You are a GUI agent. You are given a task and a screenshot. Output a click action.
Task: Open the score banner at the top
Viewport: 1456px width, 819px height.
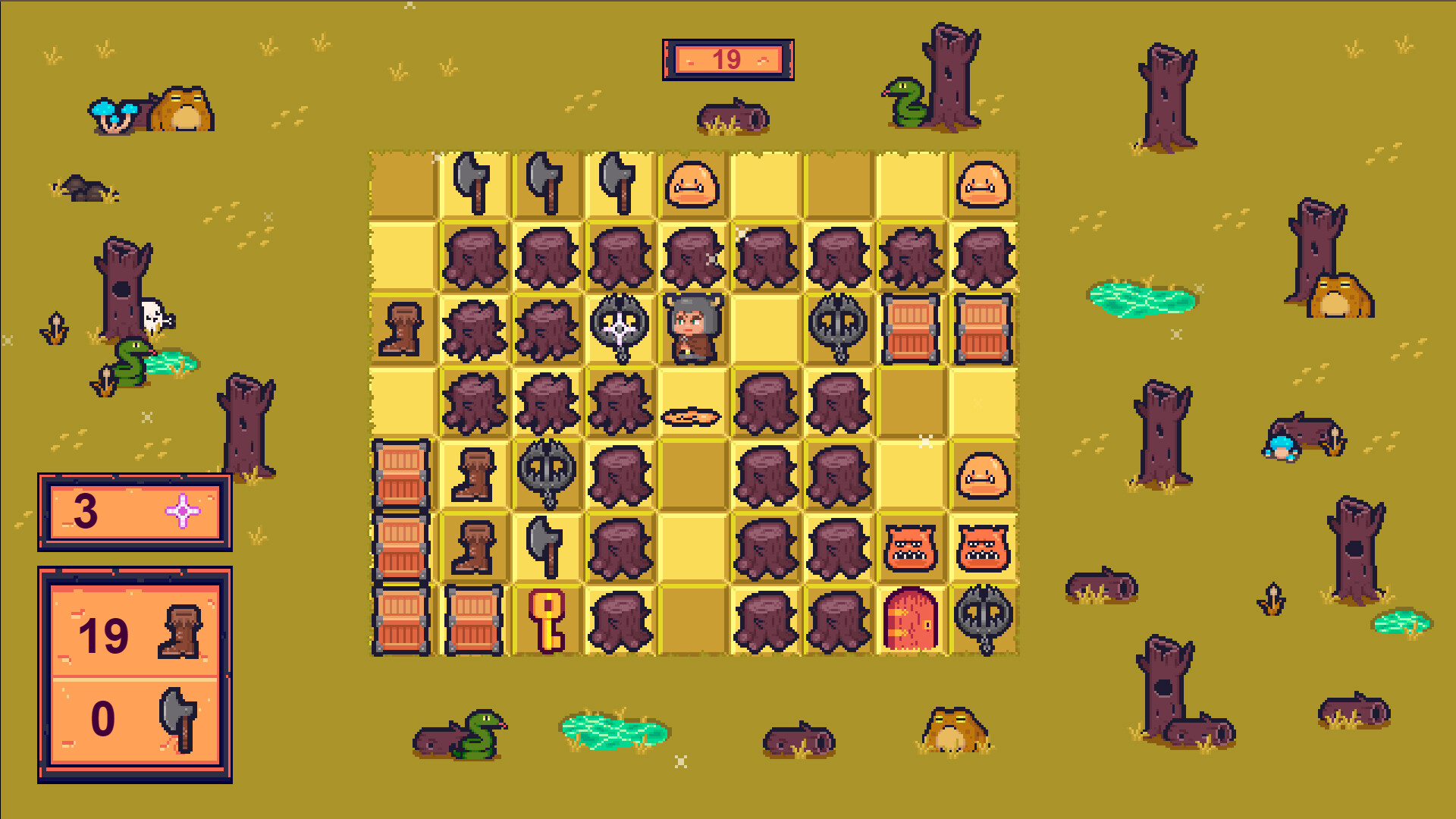click(x=727, y=61)
